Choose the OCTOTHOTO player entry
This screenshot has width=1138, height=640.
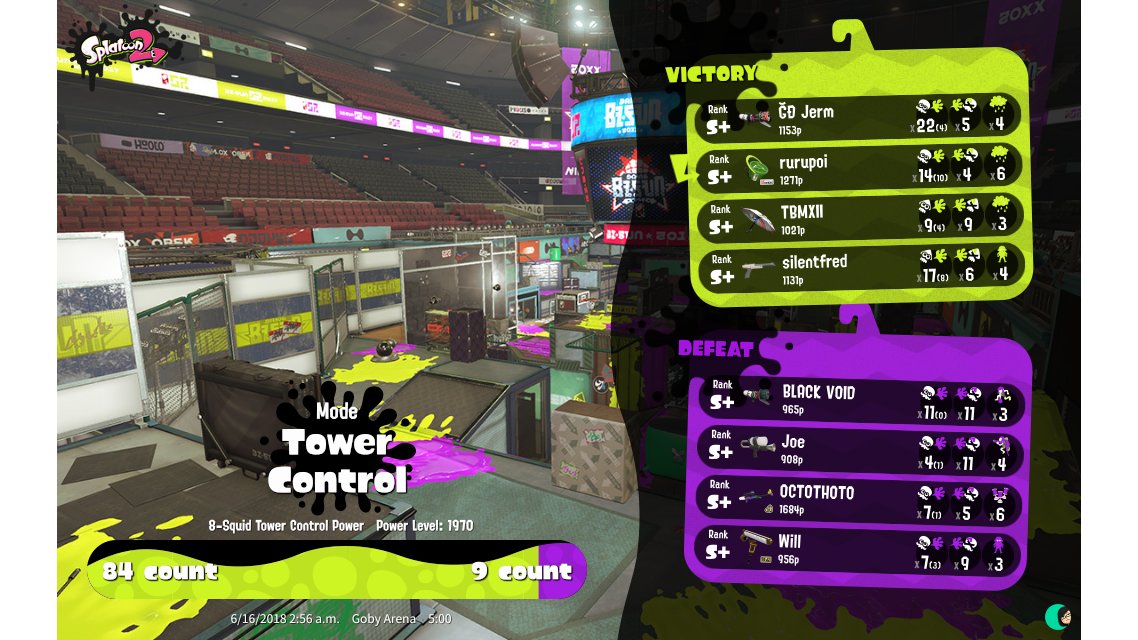[x=858, y=499]
